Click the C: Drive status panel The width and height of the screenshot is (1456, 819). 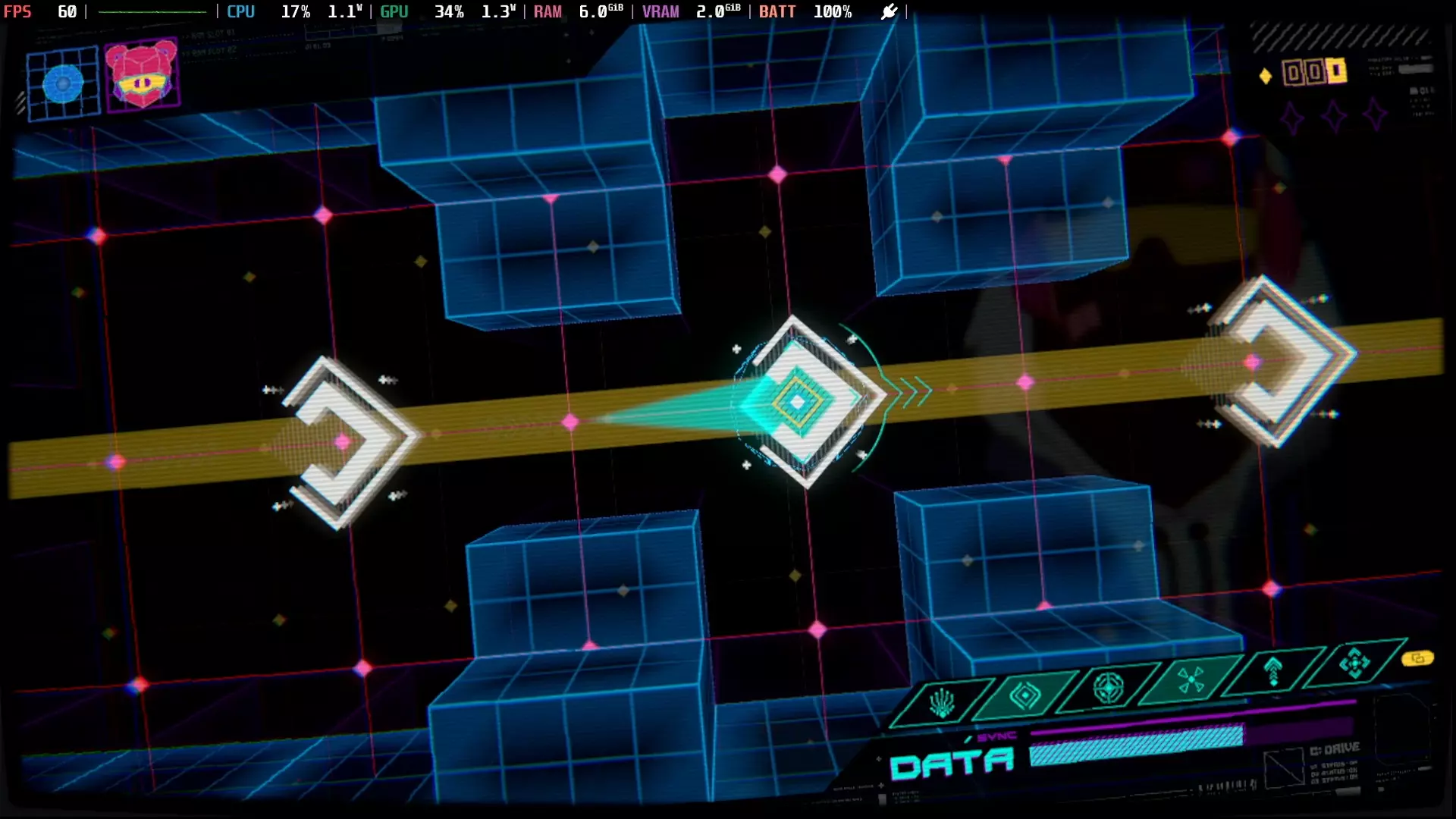(x=1335, y=762)
